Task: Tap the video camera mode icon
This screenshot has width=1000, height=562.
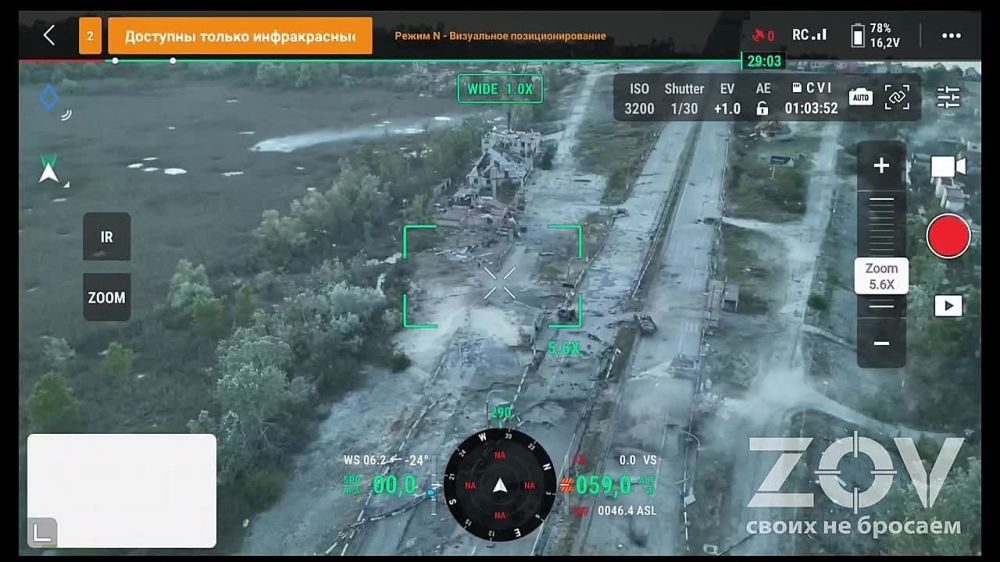Action: 948,167
